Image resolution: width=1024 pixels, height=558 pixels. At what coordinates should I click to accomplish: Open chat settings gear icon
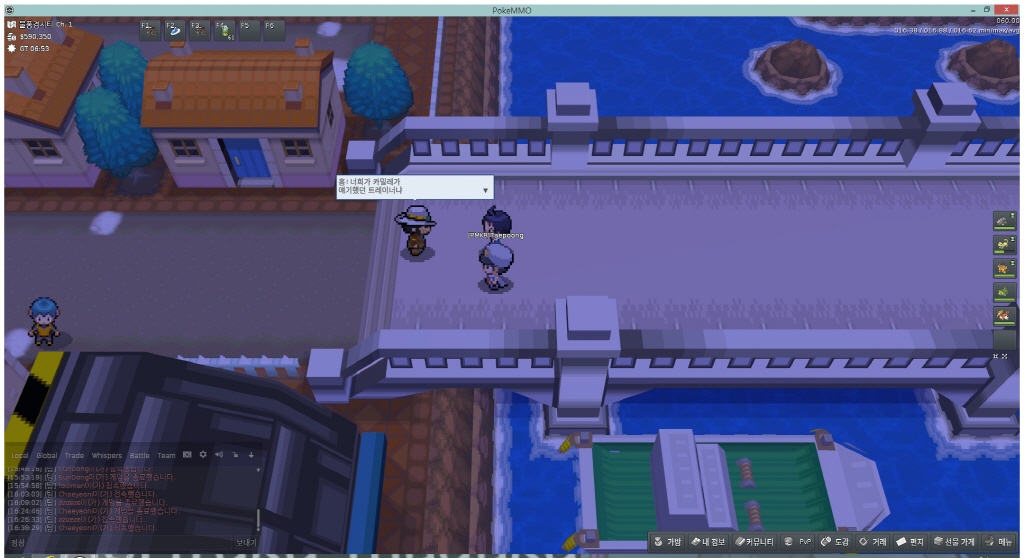pyautogui.click(x=203, y=455)
